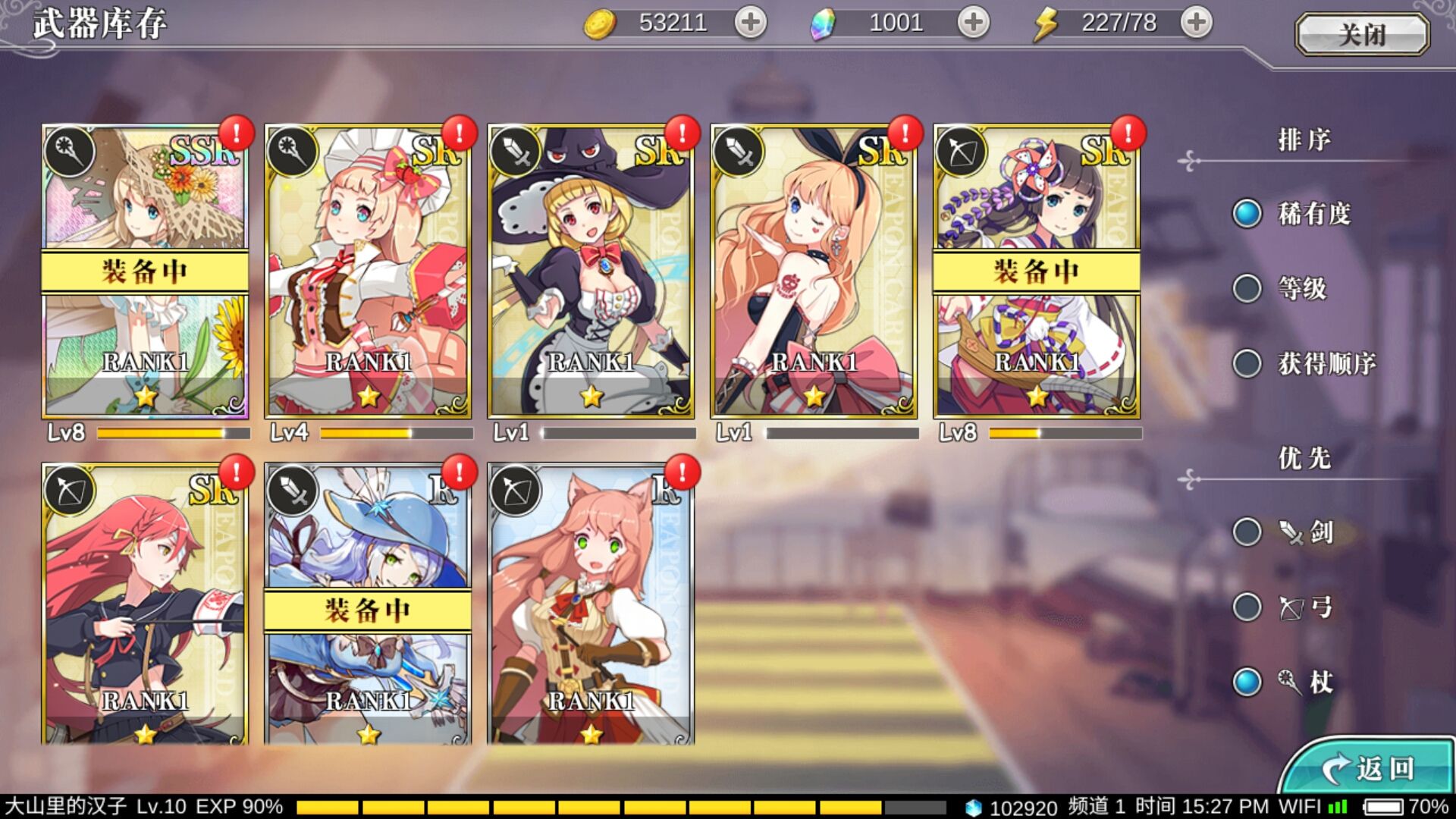1456x819 pixels.
Task: Select the SR black witch hat card
Action: 591,271
